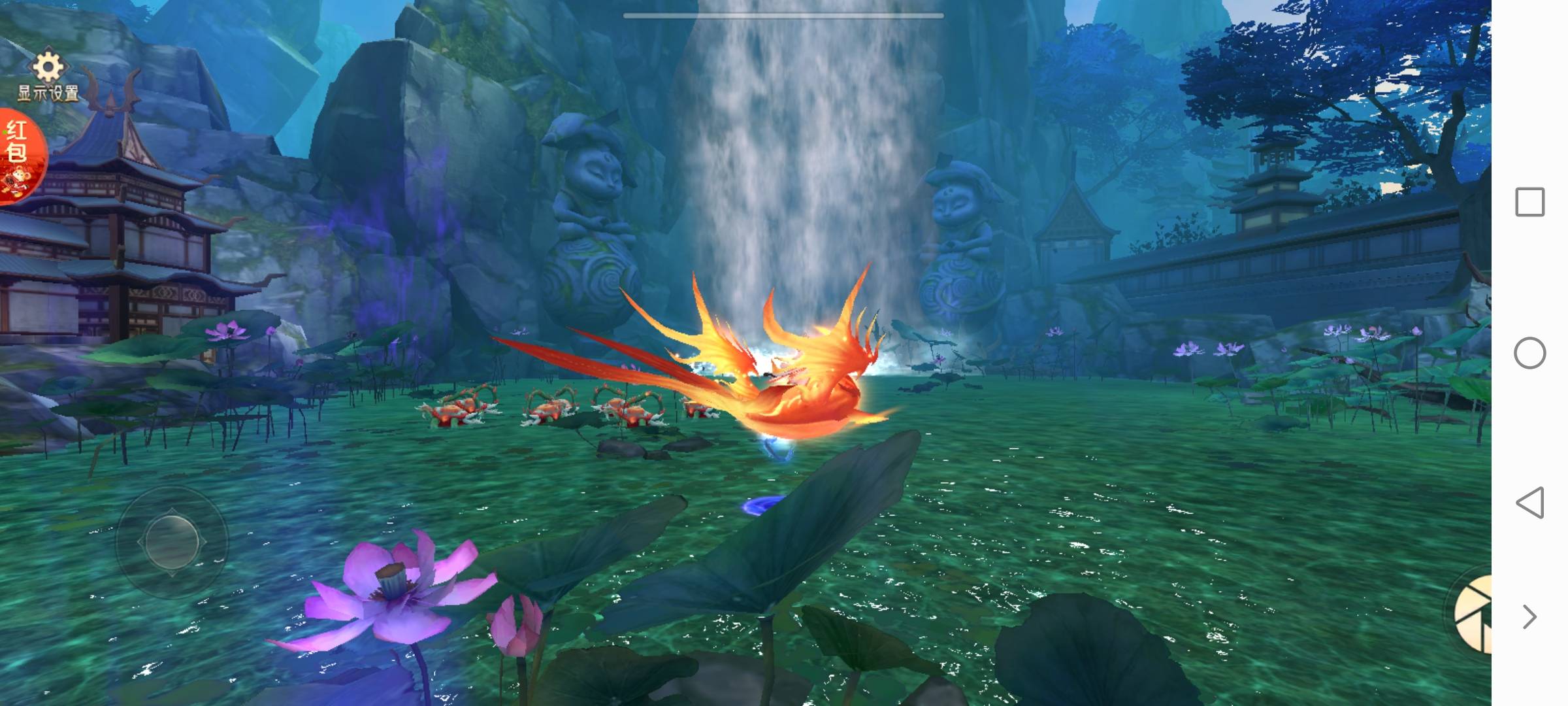Click the virtual joystick center knob
Screen dimensions: 1568x706
tap(172, 541)
